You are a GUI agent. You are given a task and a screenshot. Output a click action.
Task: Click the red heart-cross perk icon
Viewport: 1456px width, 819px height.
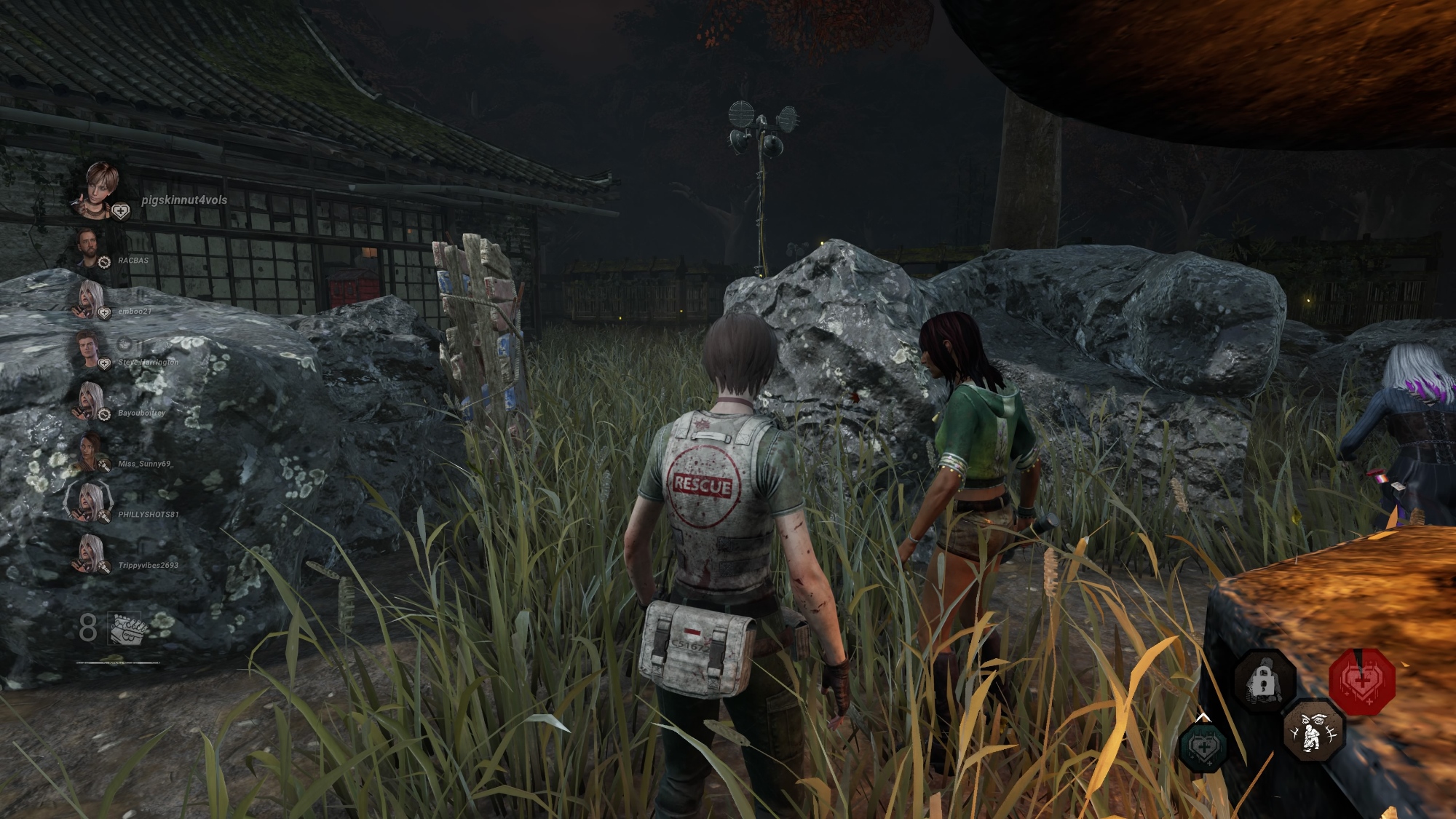[x=1361, y=681]
